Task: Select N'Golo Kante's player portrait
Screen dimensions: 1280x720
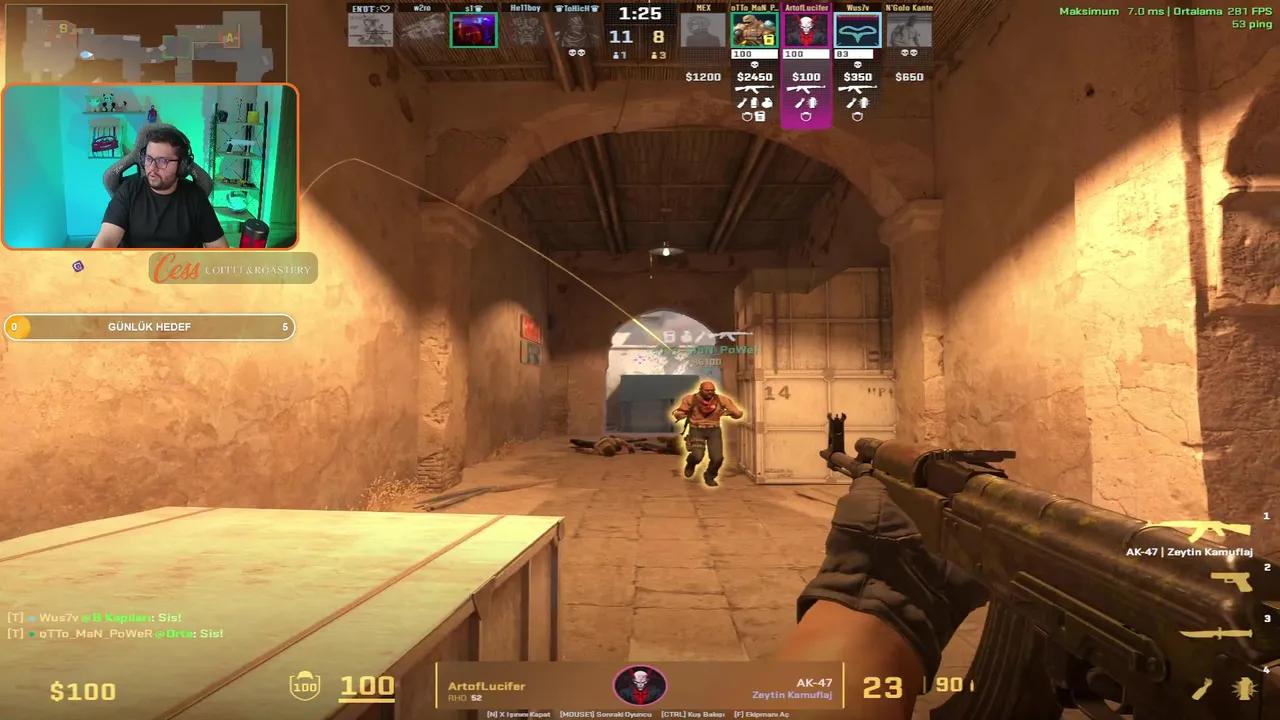Action: click(x=909, y=30)
